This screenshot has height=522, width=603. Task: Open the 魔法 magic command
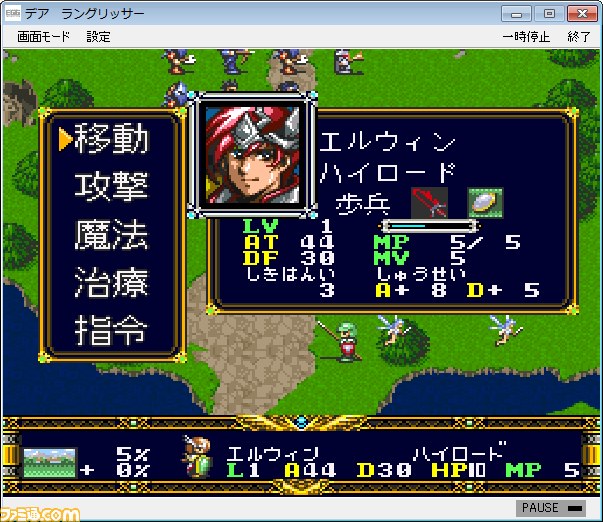(111, 235)
